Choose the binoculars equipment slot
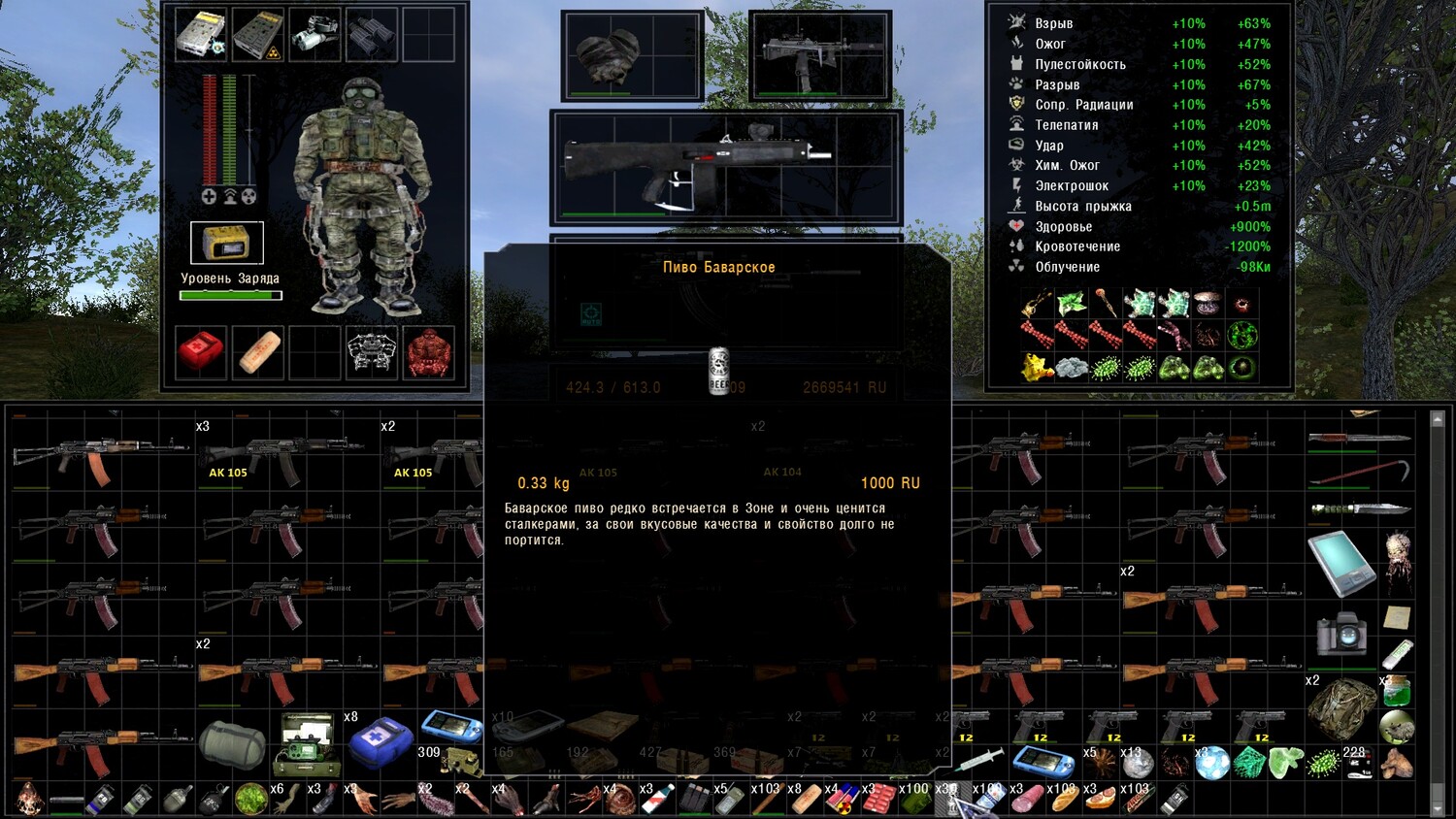The image size is (1456, 819). pos(371,34)
